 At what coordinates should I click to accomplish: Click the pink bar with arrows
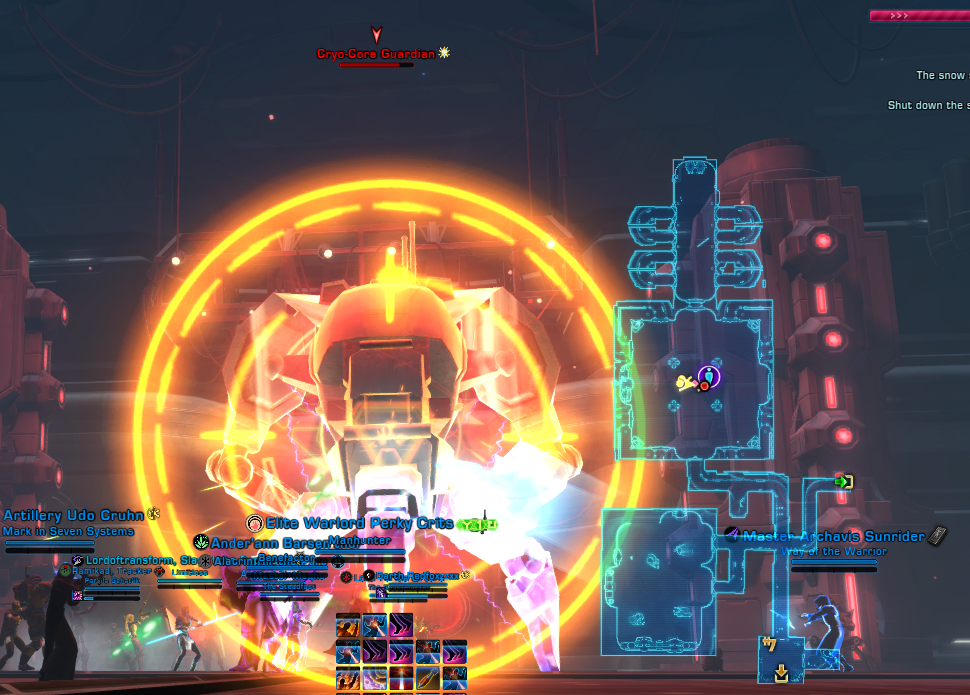918,15
